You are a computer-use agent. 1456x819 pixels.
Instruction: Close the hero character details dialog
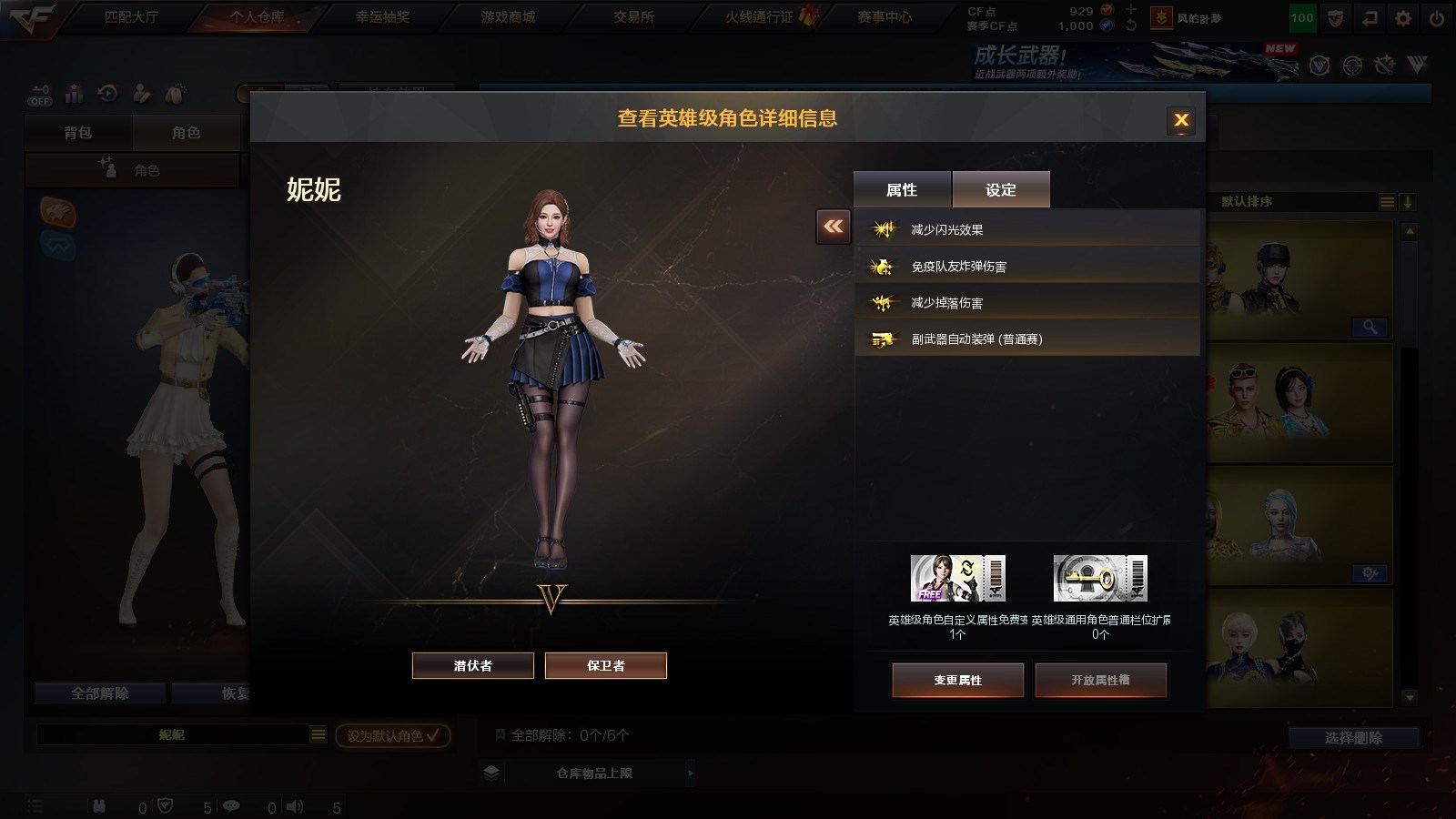[1181, 120]
